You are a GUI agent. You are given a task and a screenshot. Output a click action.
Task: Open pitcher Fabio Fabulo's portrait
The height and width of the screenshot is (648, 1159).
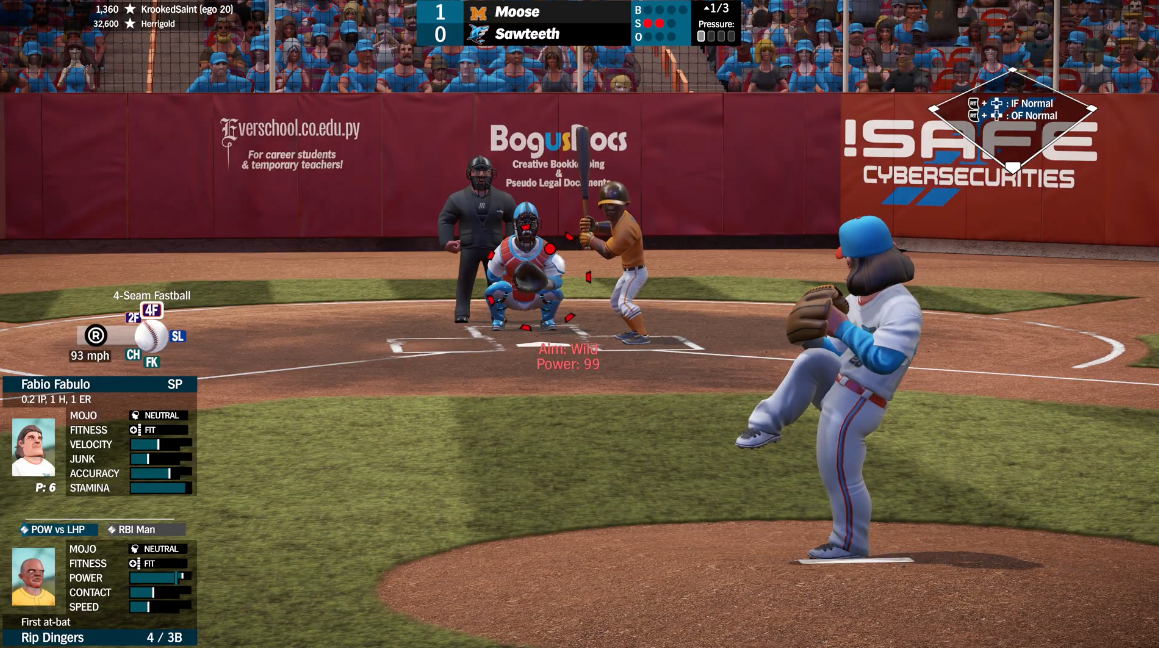(x=33, y=446)
